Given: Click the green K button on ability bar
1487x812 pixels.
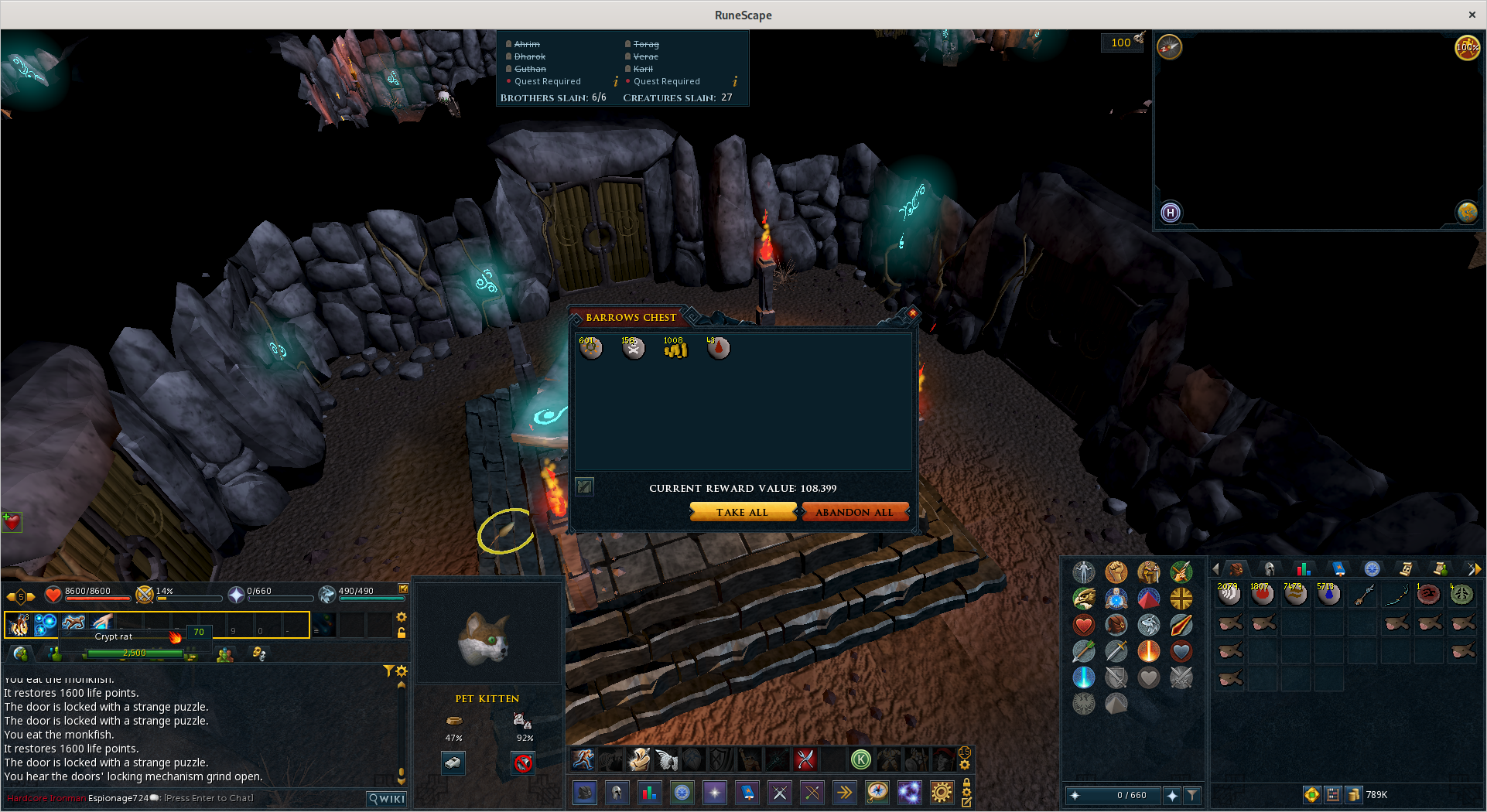Looking at the screenshot, I should point(860,759).
